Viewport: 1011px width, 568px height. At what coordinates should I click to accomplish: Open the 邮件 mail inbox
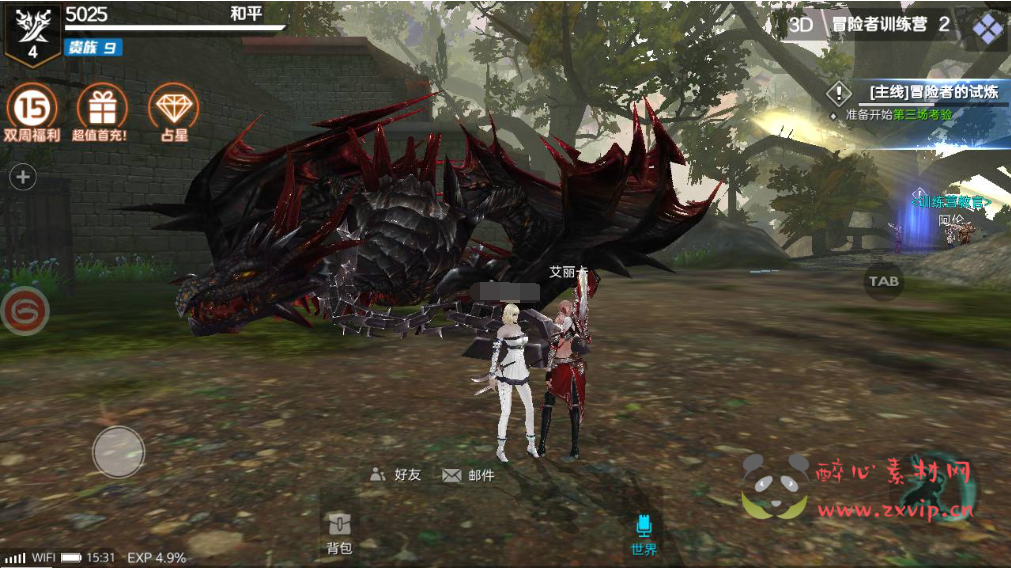pos(468,475)
